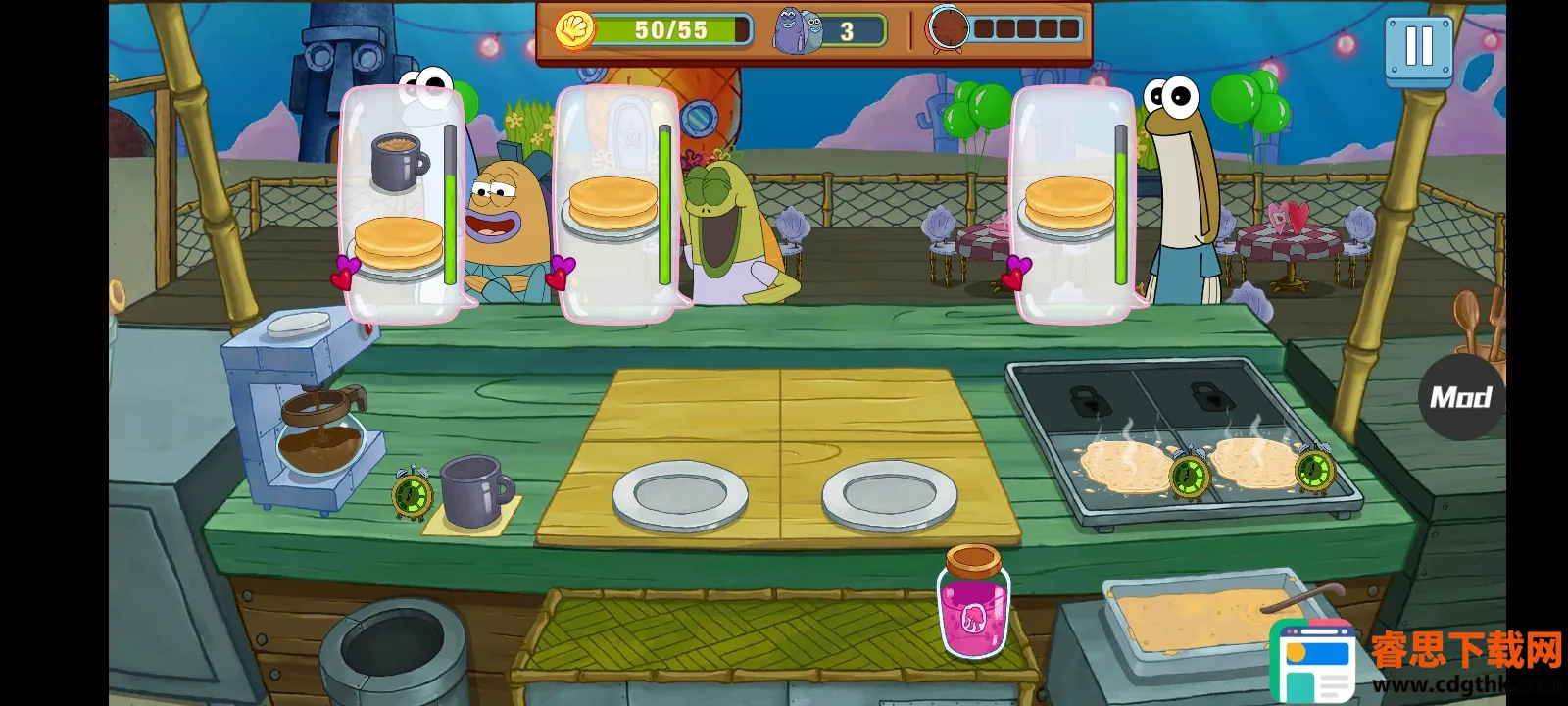1568x706 pixels.
Task: Open the Mod menu button
Action: pyautogui.click(x=1460, y=397)
